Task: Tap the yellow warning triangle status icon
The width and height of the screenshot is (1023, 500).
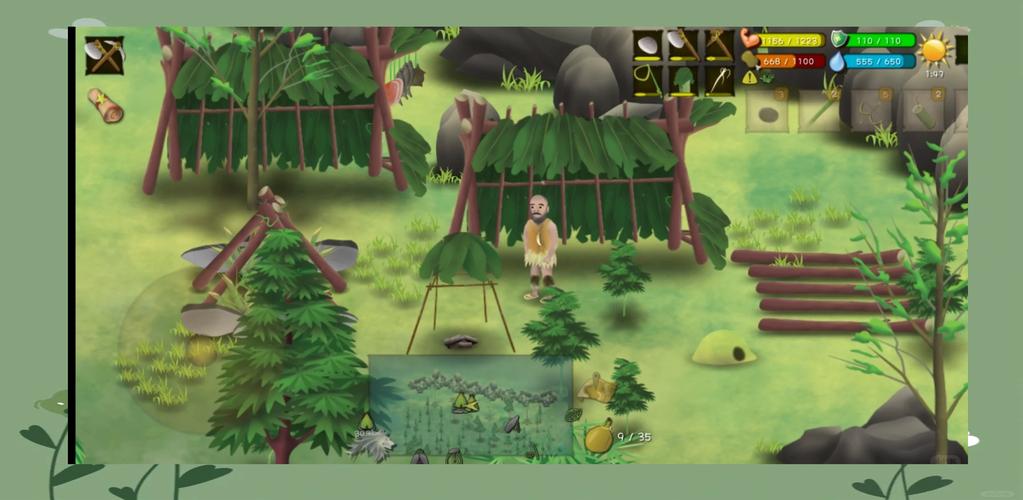Action: (749, 77)
